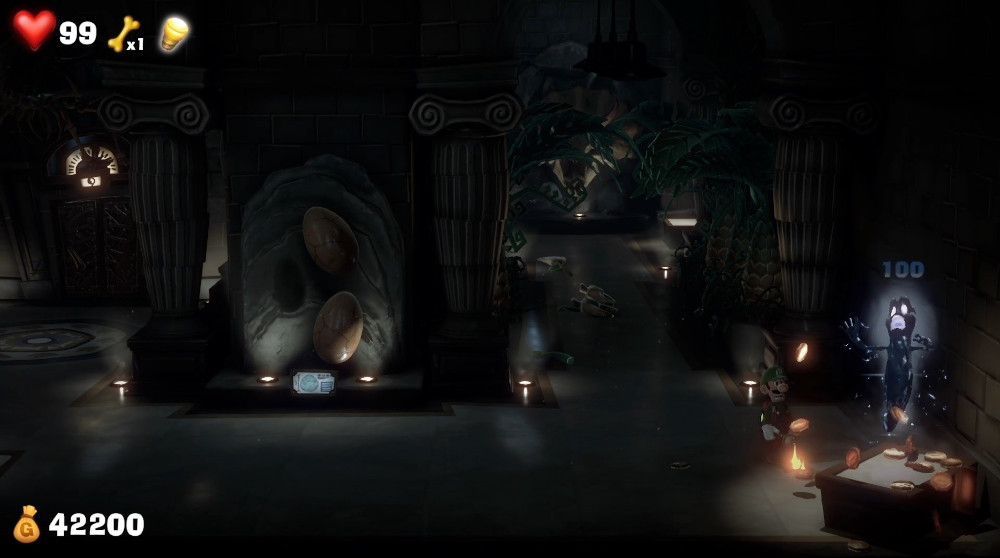
Task: Click the light bulb icon
Action: [x=174, y=33]
